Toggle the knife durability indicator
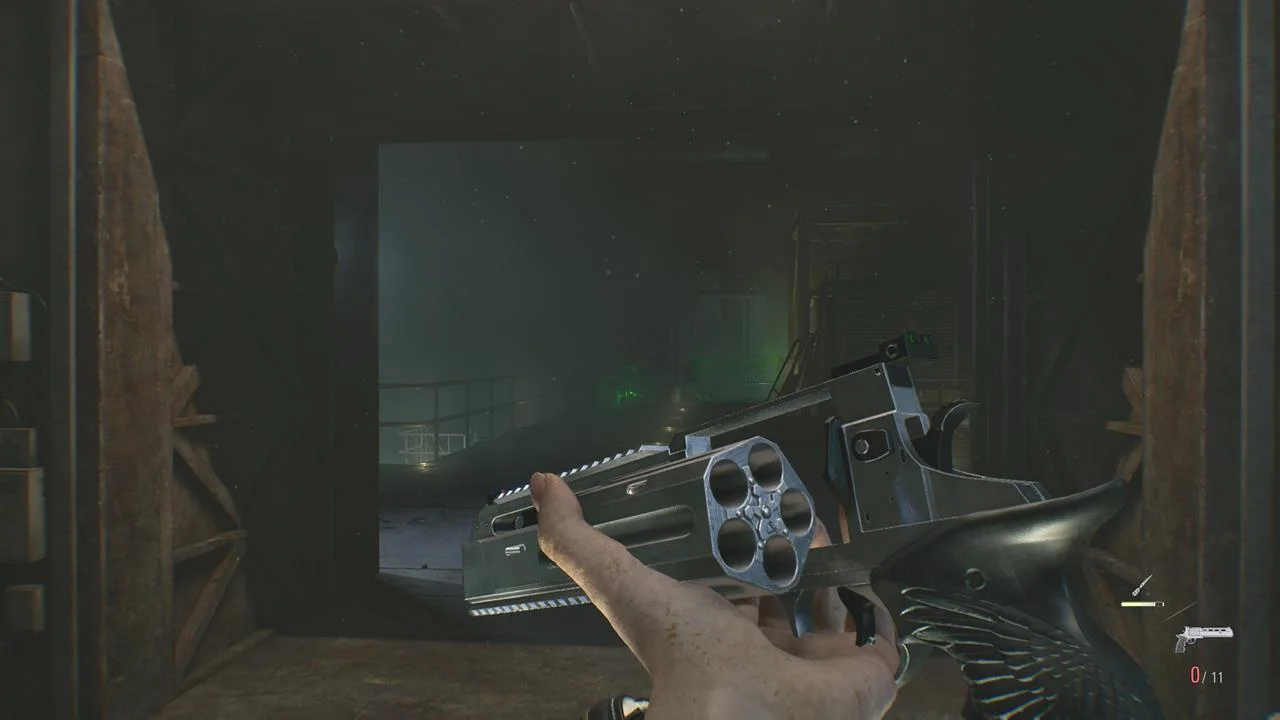Screen dimensions: 1280x720 click(1143, 603)
